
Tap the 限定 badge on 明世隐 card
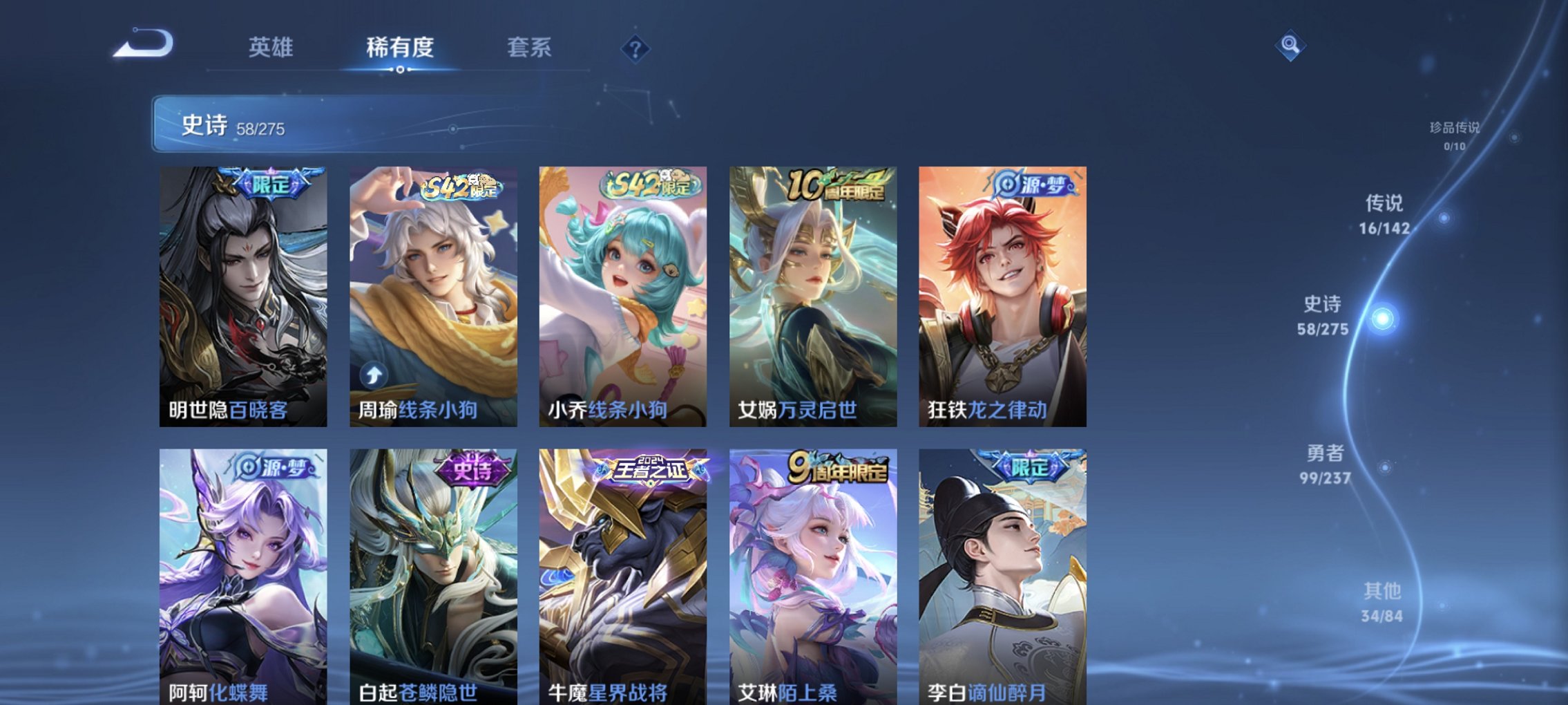[272, 182]
